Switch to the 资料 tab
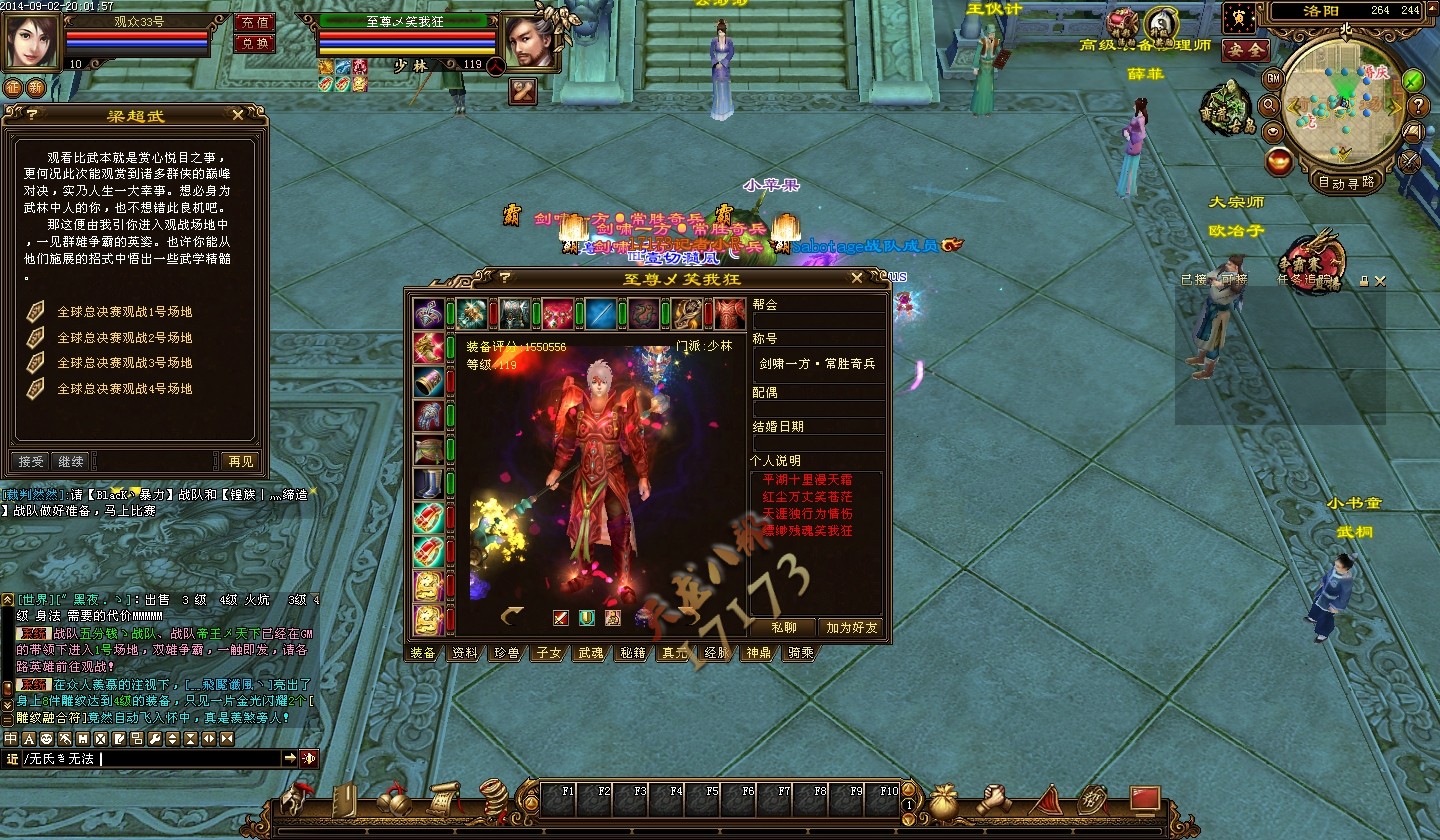Screen dimensions: 1440x840 pyautogui.click(x=464, y=653)
